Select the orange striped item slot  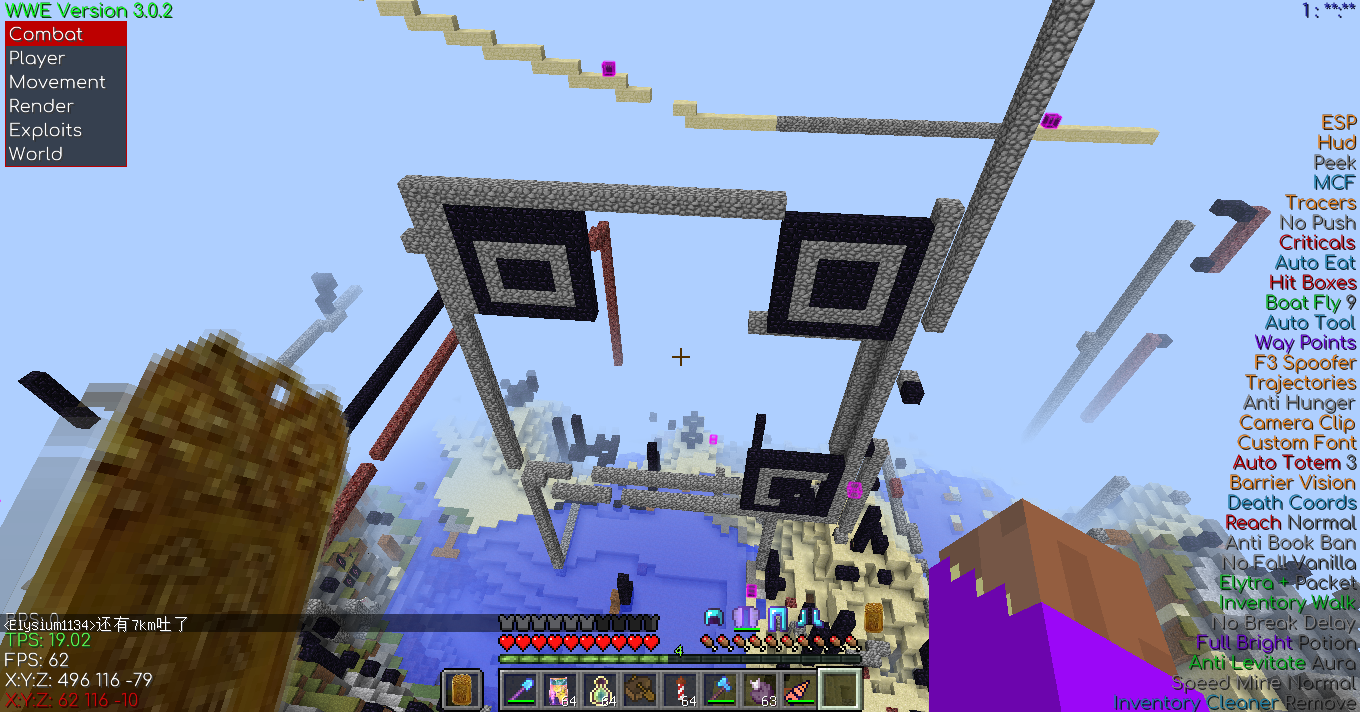point(800,690)
